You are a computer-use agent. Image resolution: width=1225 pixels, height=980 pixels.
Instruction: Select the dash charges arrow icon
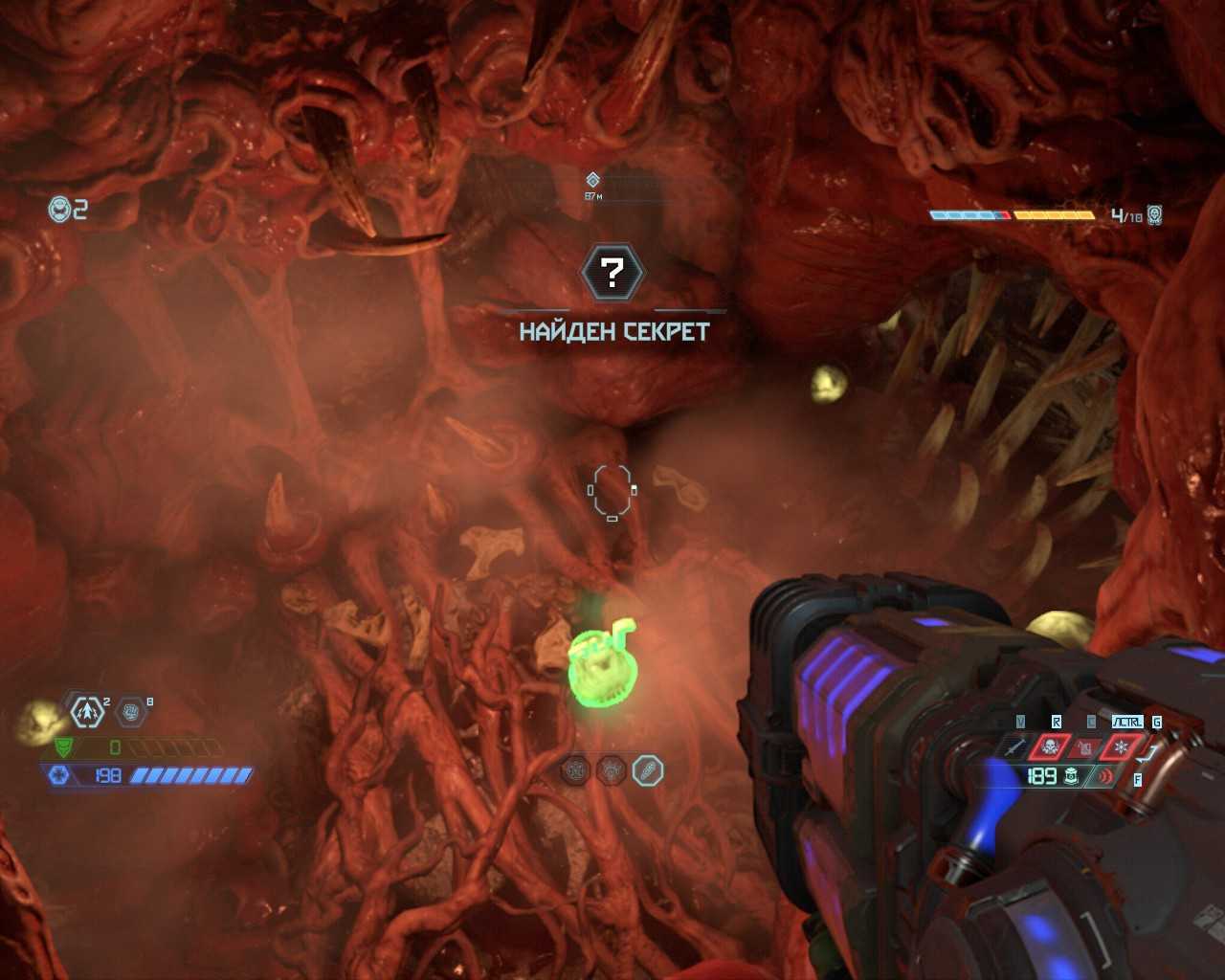[88, 711]
